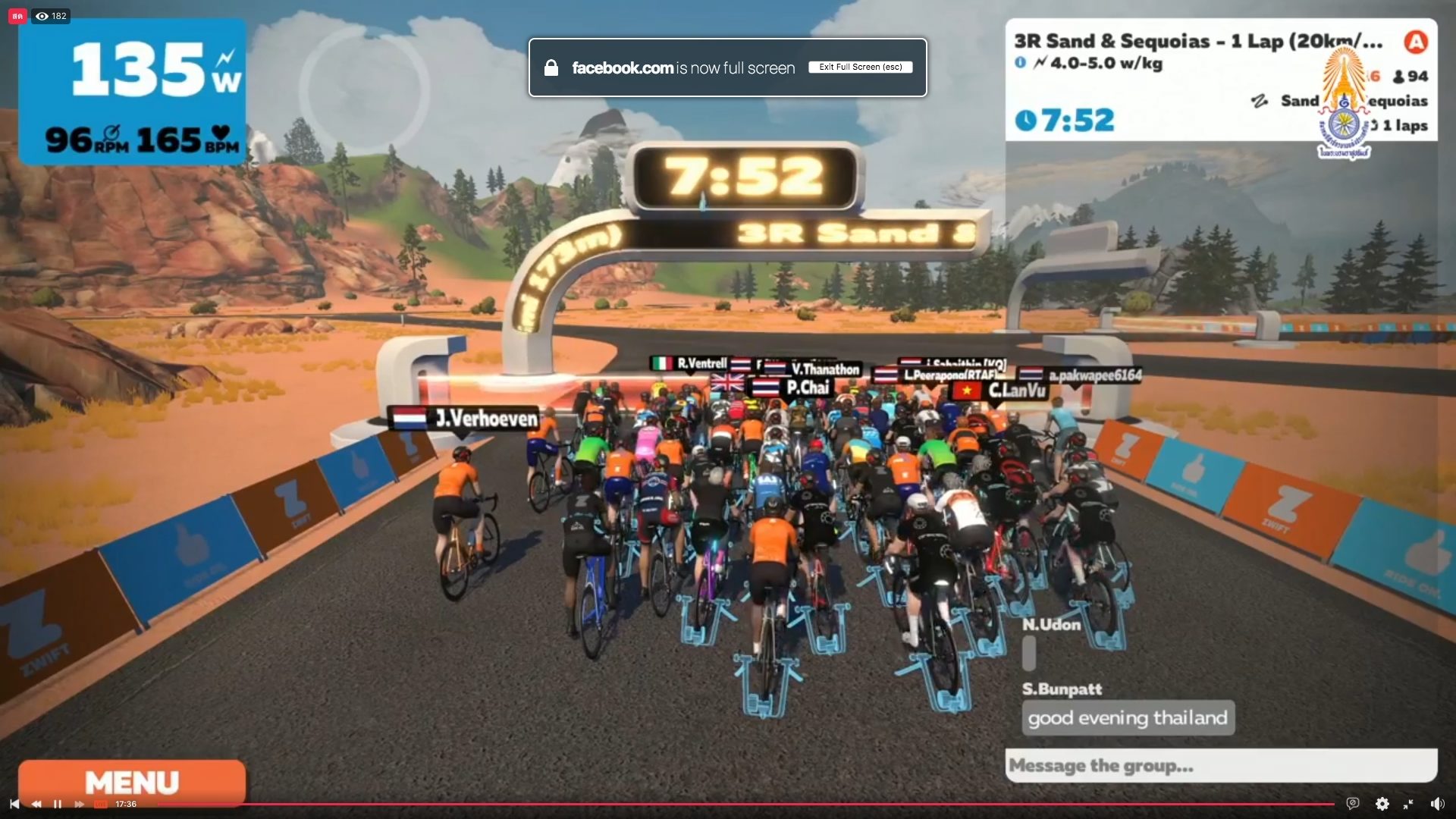Toggle the comments-hidden speech bubble icon

coord(1352,804)
